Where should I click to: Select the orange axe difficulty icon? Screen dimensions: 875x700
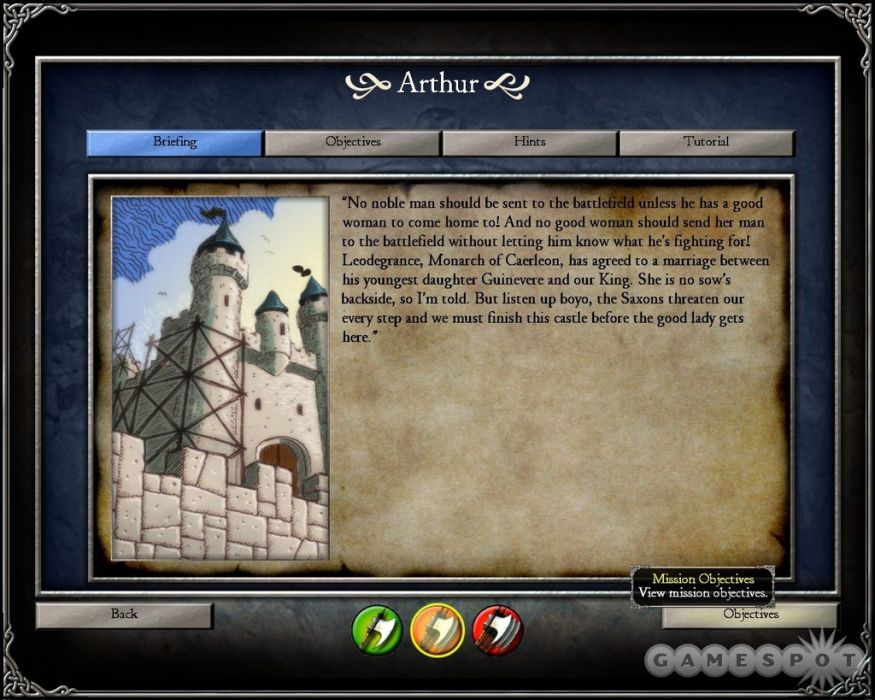(437, 629)
